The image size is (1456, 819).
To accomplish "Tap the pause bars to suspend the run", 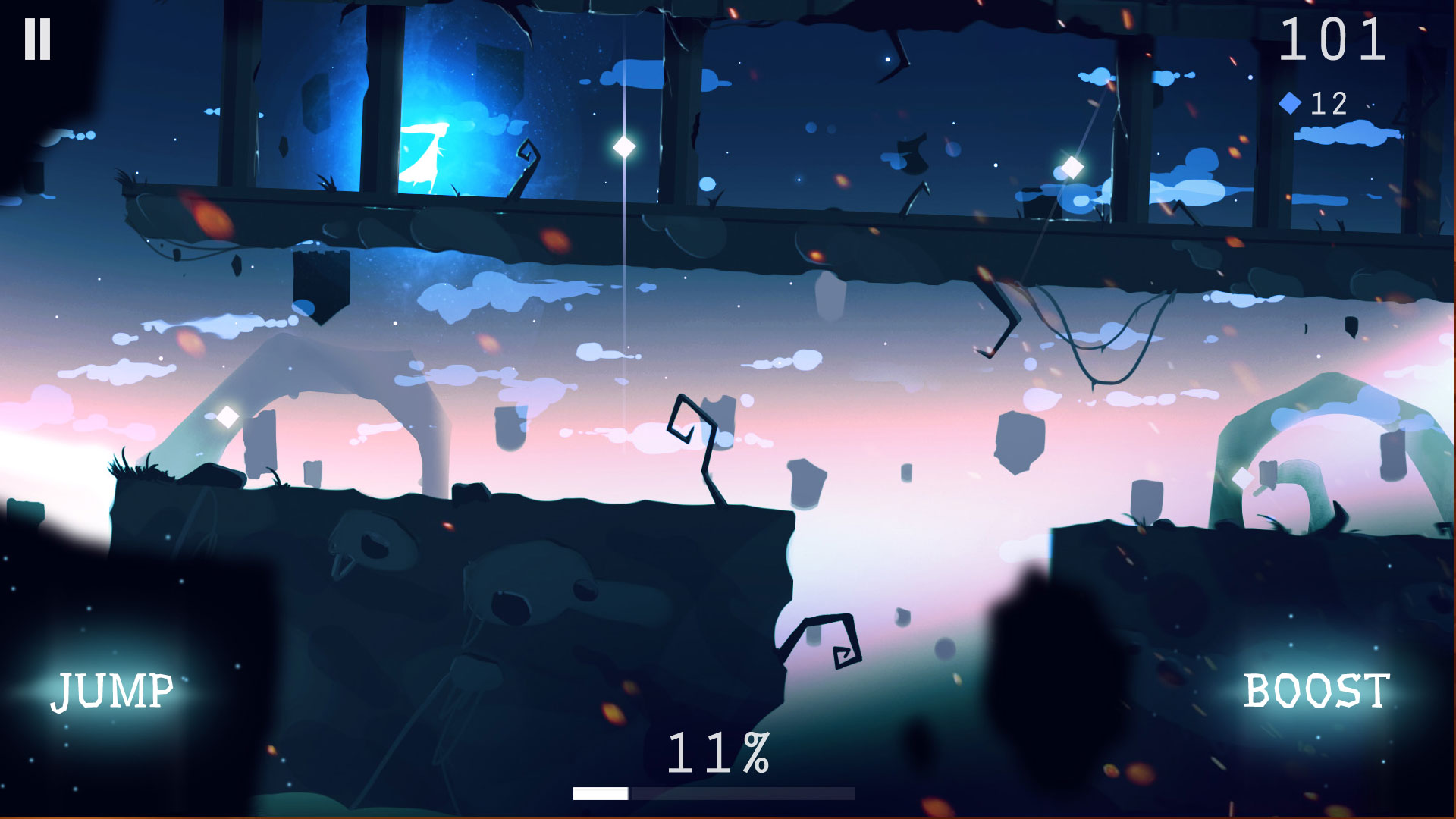I will click(x=38, y=39).
